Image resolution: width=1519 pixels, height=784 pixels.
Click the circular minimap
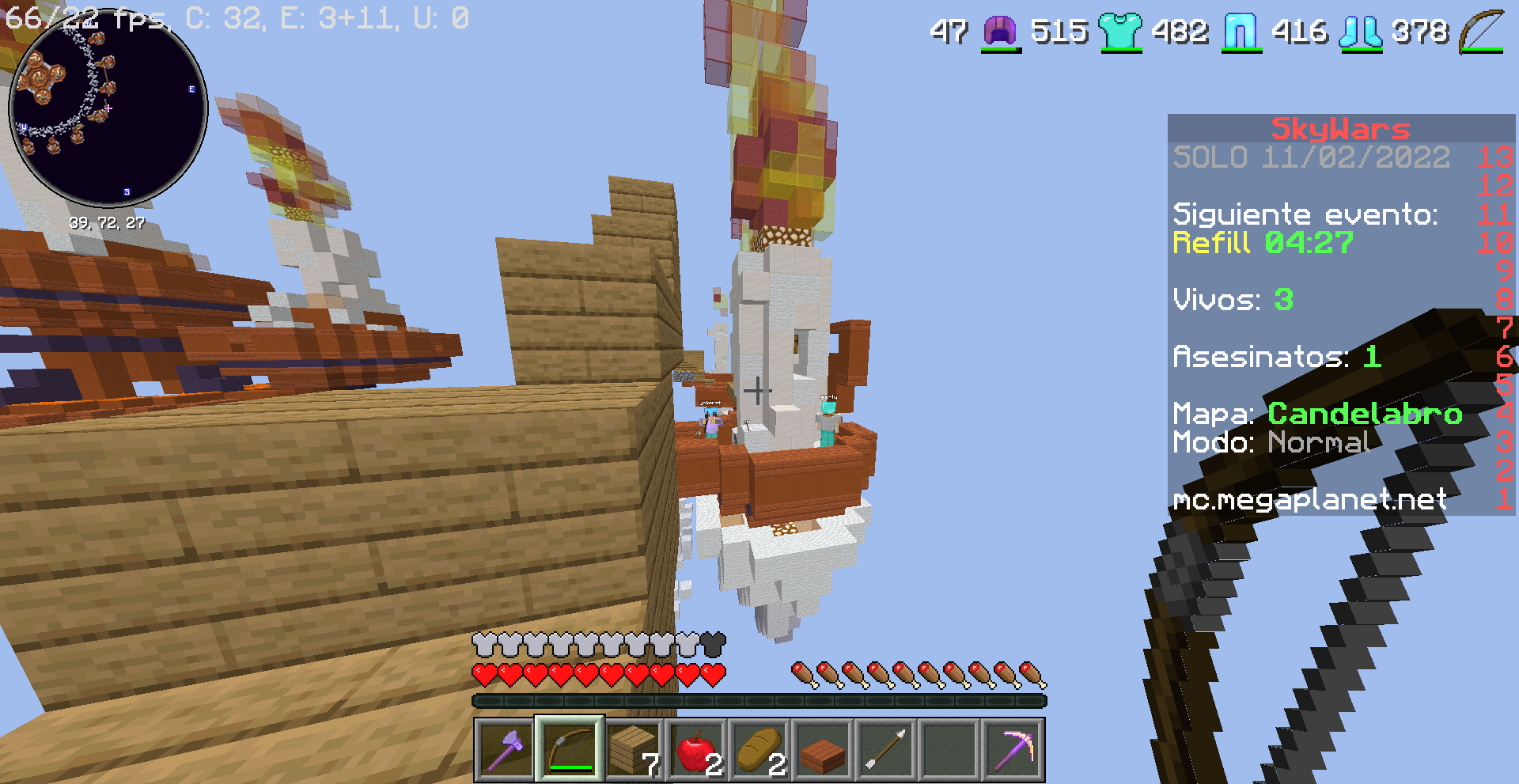tap(108, 108)
